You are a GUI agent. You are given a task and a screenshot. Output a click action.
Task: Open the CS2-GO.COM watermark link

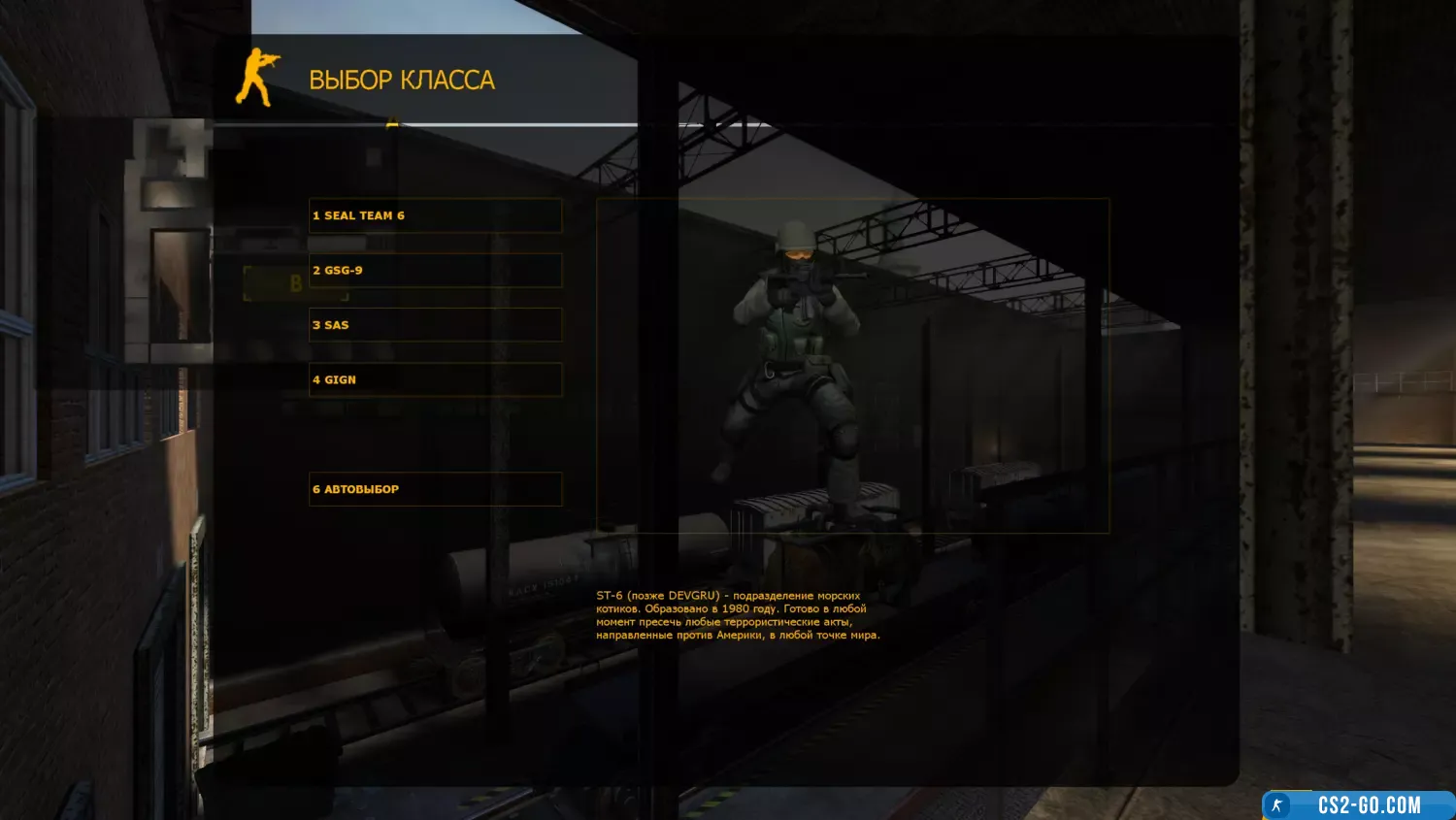pos(1358,805)
